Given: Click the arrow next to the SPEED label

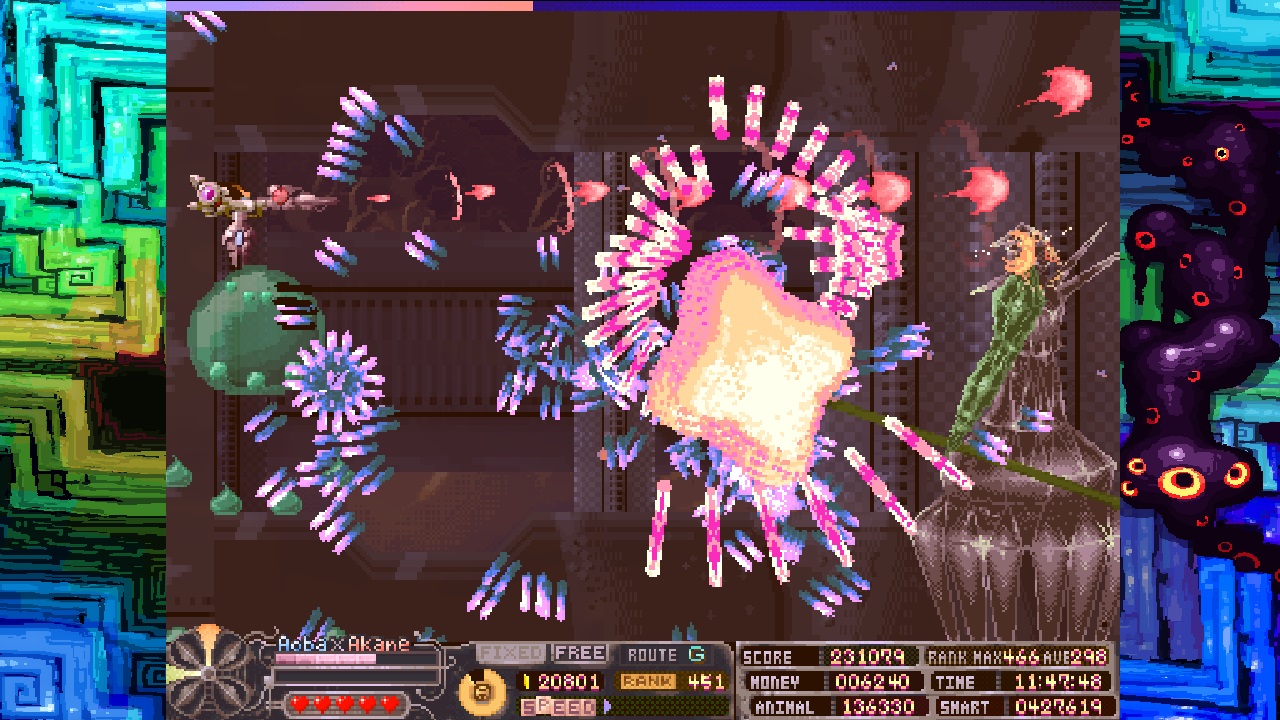Looking at the screenshot, I should (x=607, y=706).
